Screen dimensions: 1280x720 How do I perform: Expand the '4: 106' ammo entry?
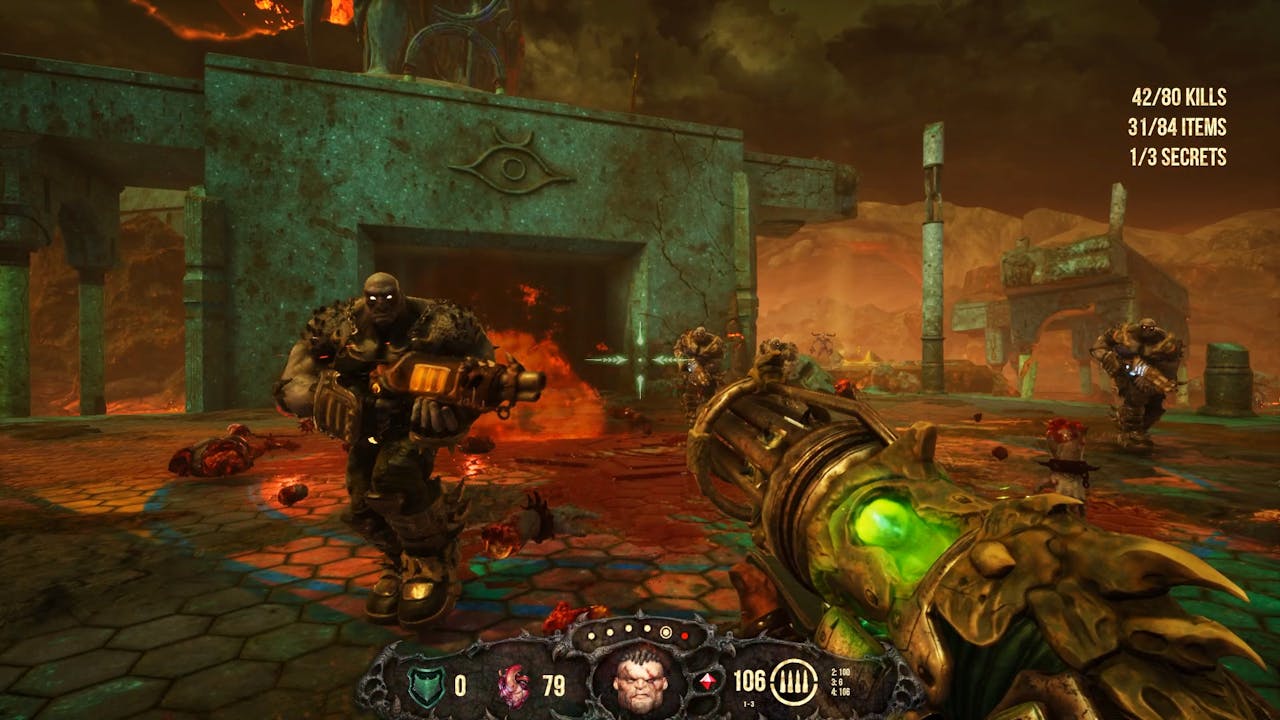(x=839, y=691)
